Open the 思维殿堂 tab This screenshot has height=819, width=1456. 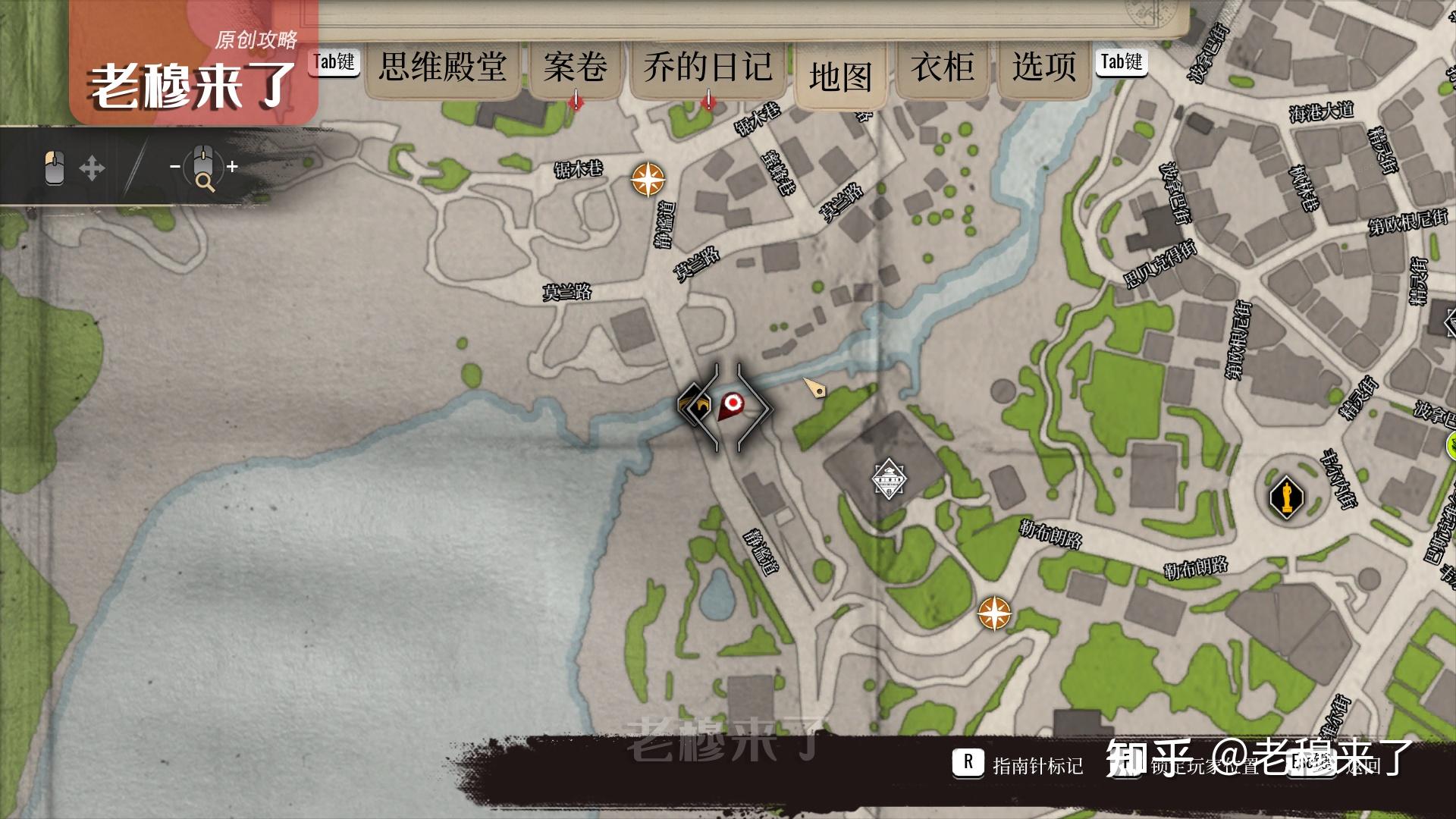(x=443, y=67)
